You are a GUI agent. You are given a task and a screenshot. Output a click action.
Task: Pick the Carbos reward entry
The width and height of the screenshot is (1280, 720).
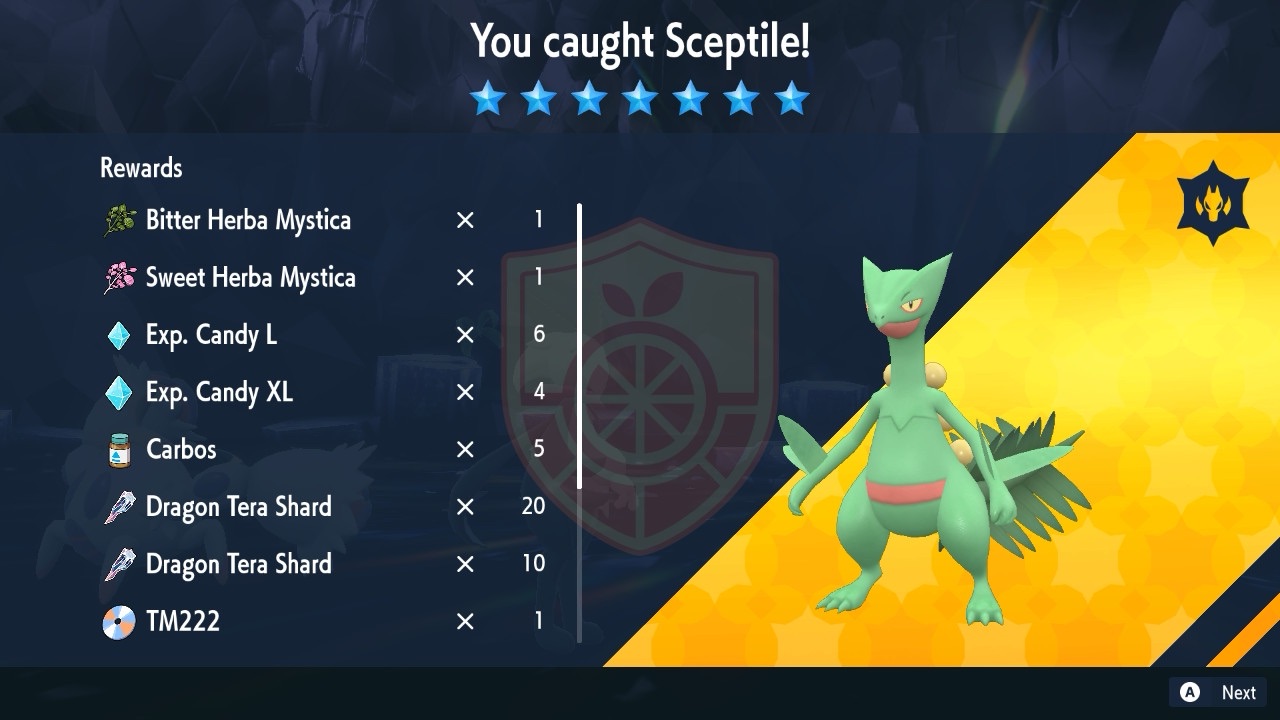click(181, 450)
